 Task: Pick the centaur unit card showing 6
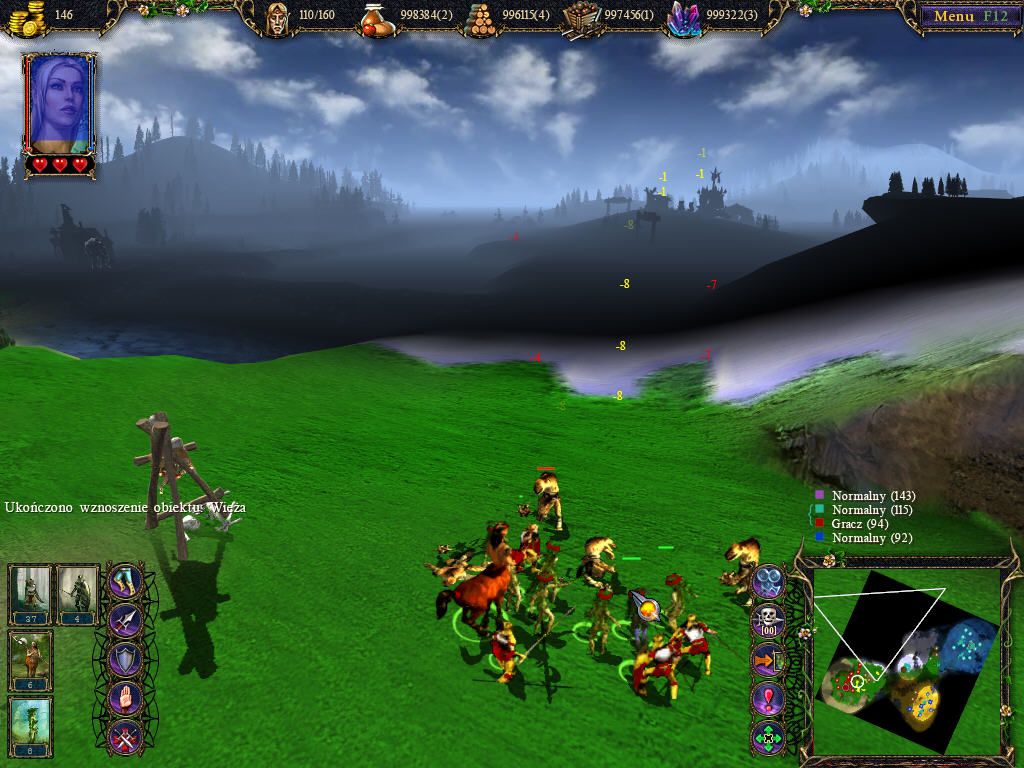[30, 660]
